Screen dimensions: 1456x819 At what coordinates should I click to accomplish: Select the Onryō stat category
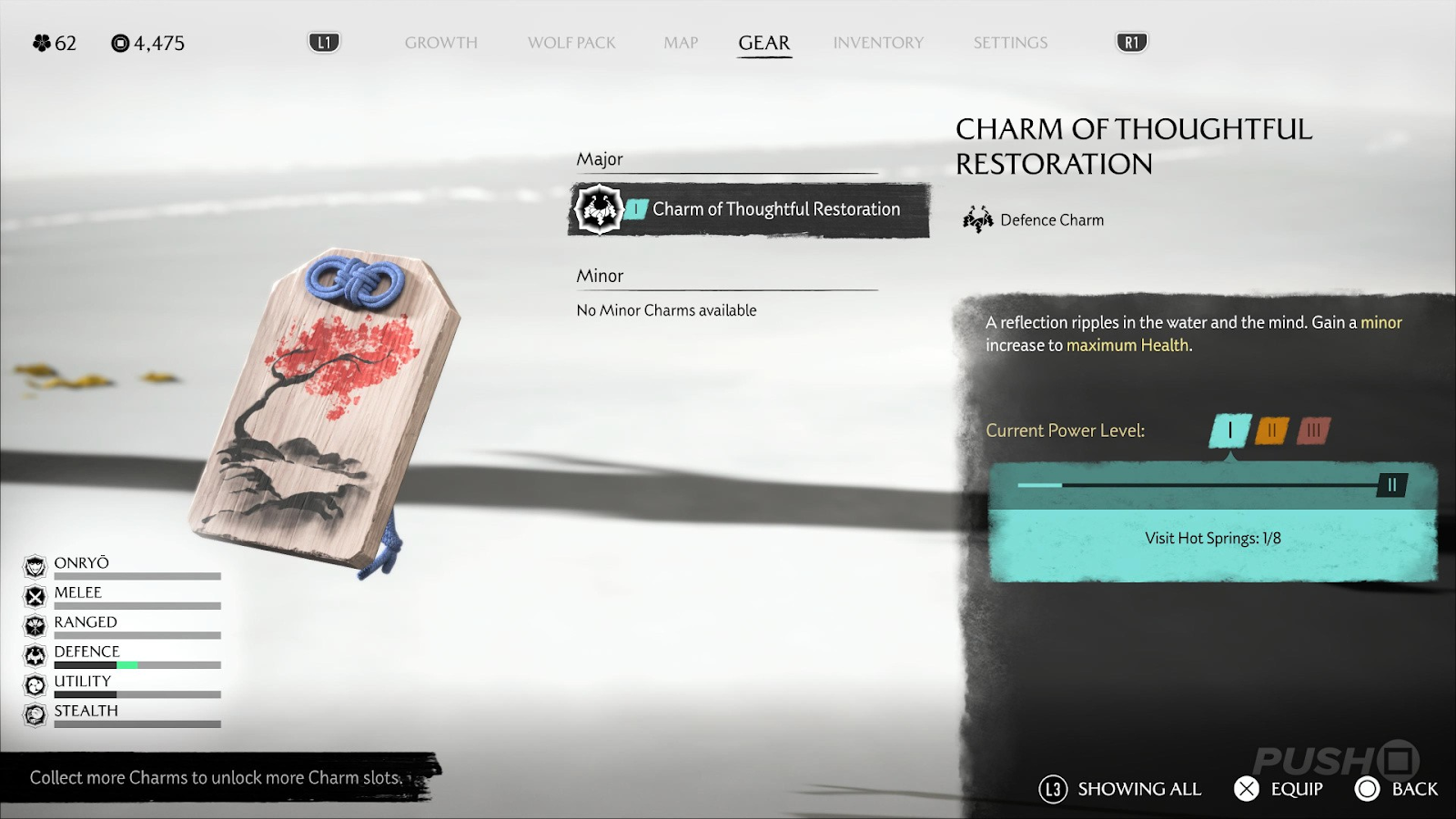click(81, 563)
